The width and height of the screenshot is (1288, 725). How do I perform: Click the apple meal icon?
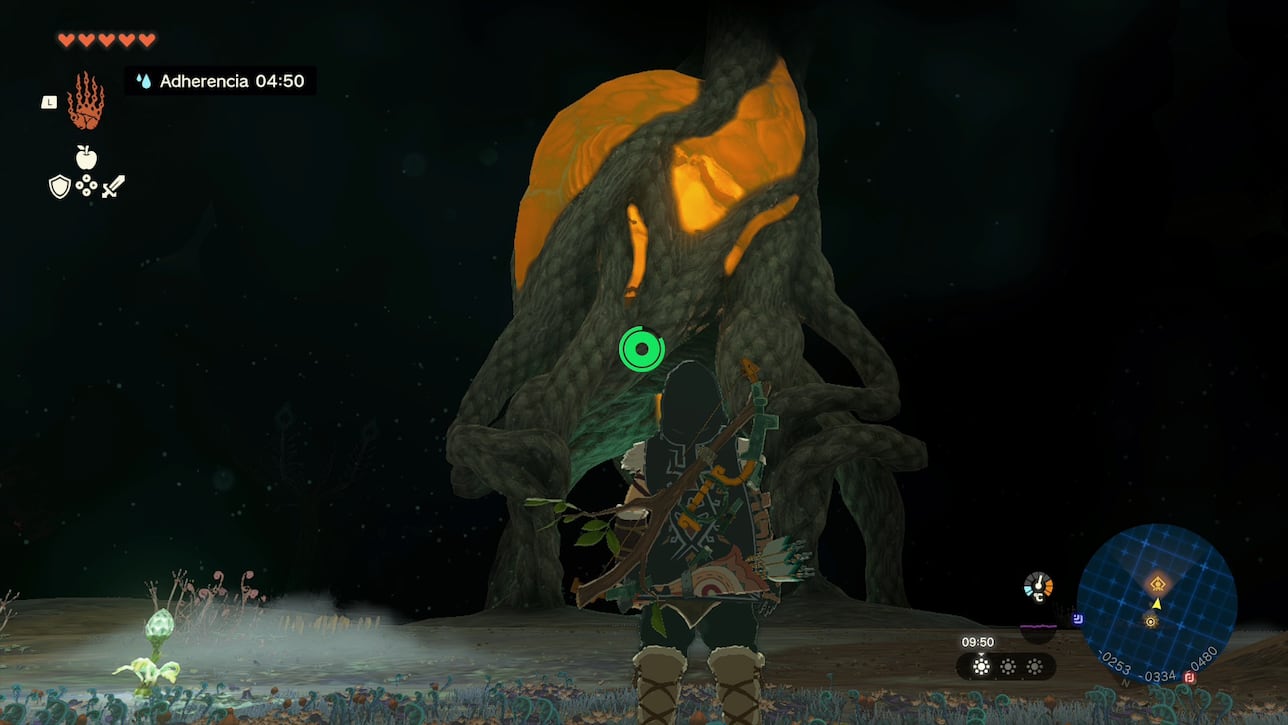(x=87, y=157)
